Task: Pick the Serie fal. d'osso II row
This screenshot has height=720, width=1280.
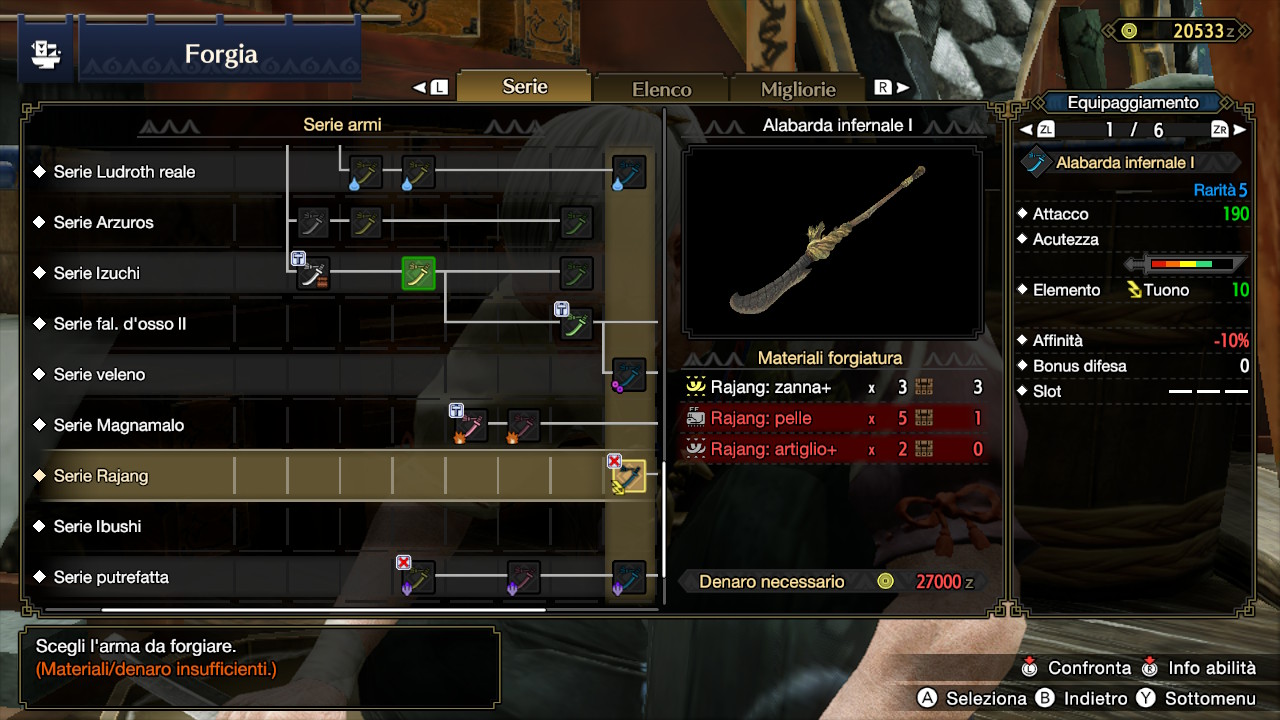Action: (120, 324)
